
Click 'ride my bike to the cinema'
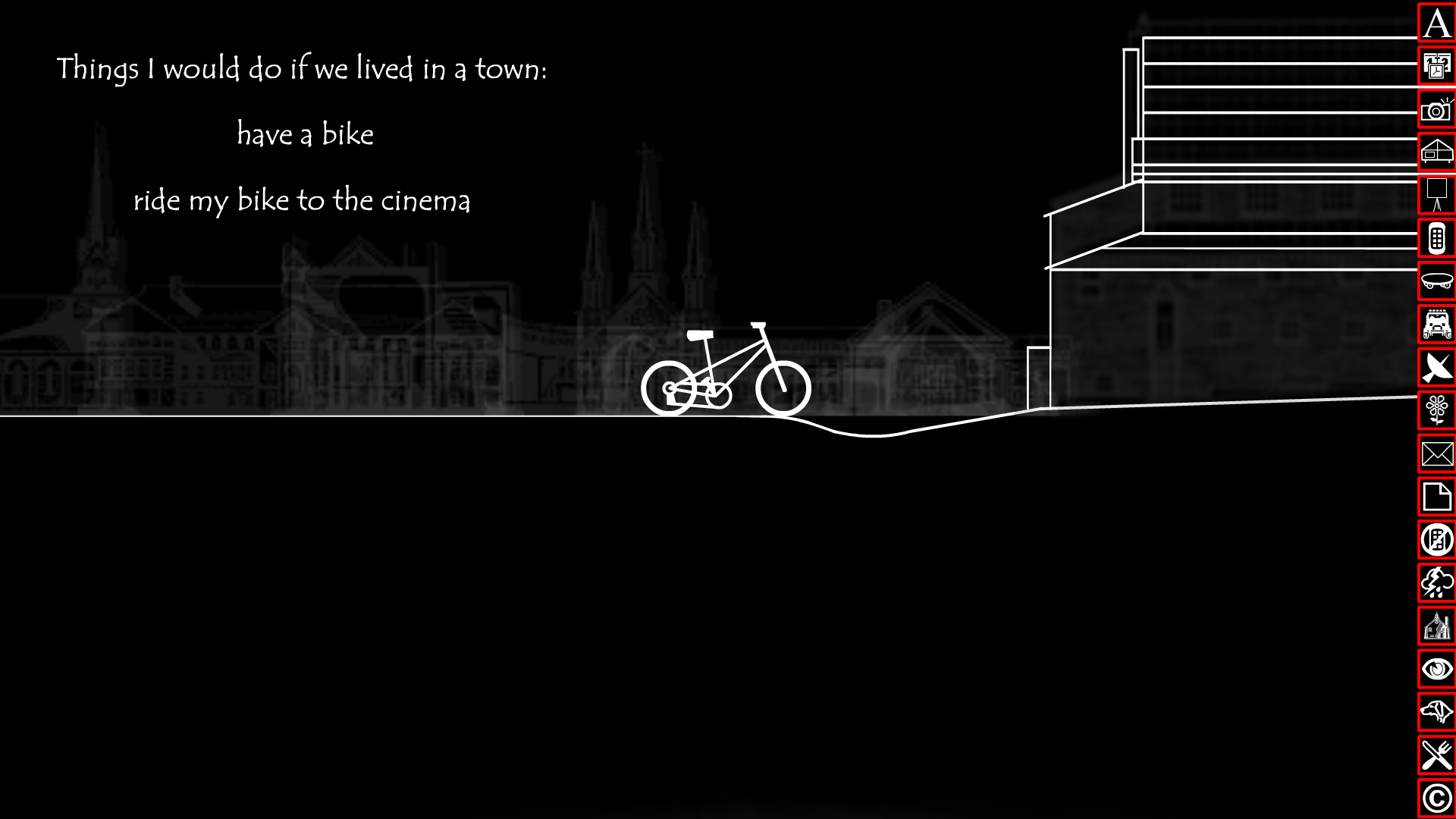pos(303,200)
